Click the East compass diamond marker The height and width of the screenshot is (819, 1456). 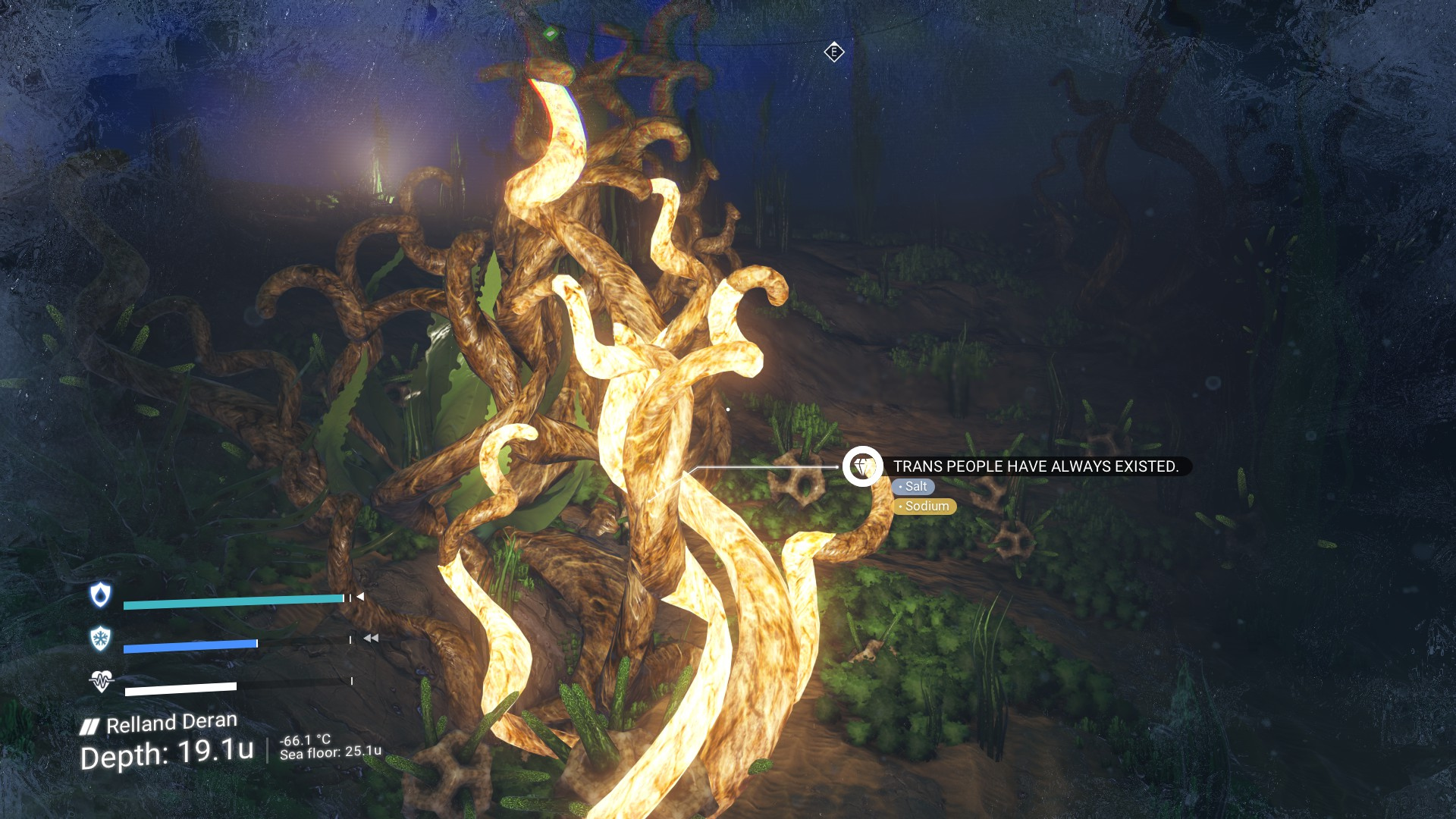click(x=834, y=52)
